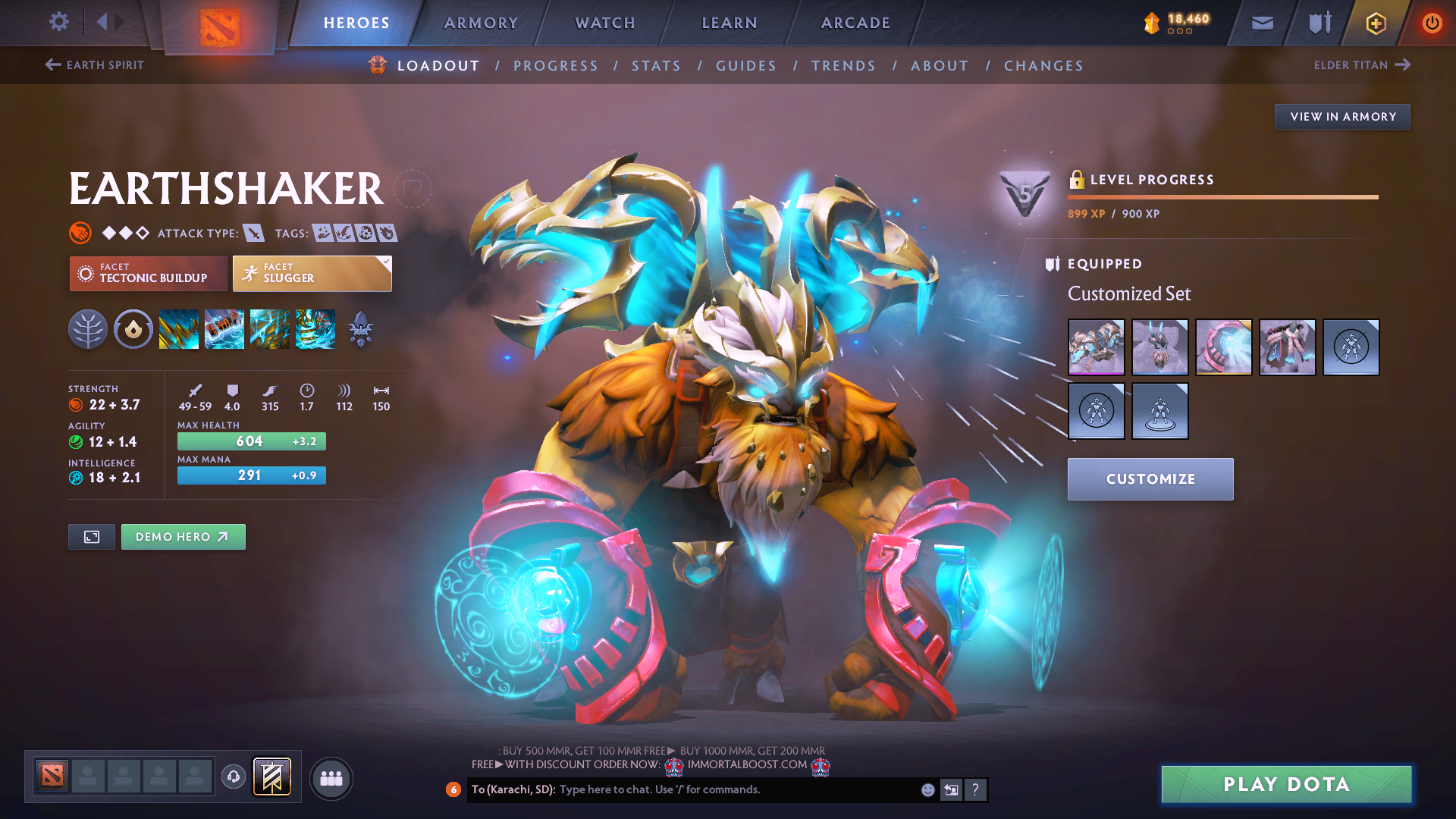
Task: Click the Aghanim's upgrade icon beside abilities
Action: (360, 329)
